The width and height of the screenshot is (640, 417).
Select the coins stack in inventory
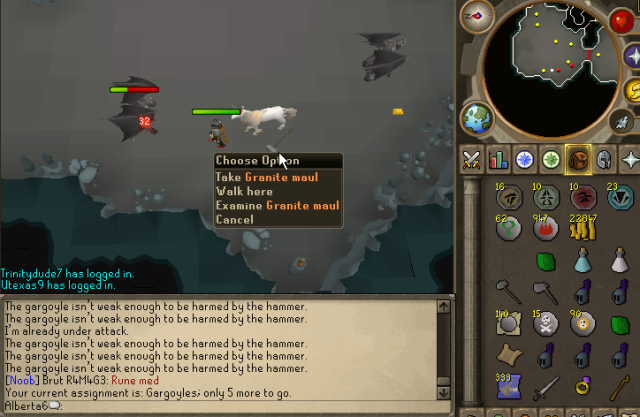coord(581,230)
